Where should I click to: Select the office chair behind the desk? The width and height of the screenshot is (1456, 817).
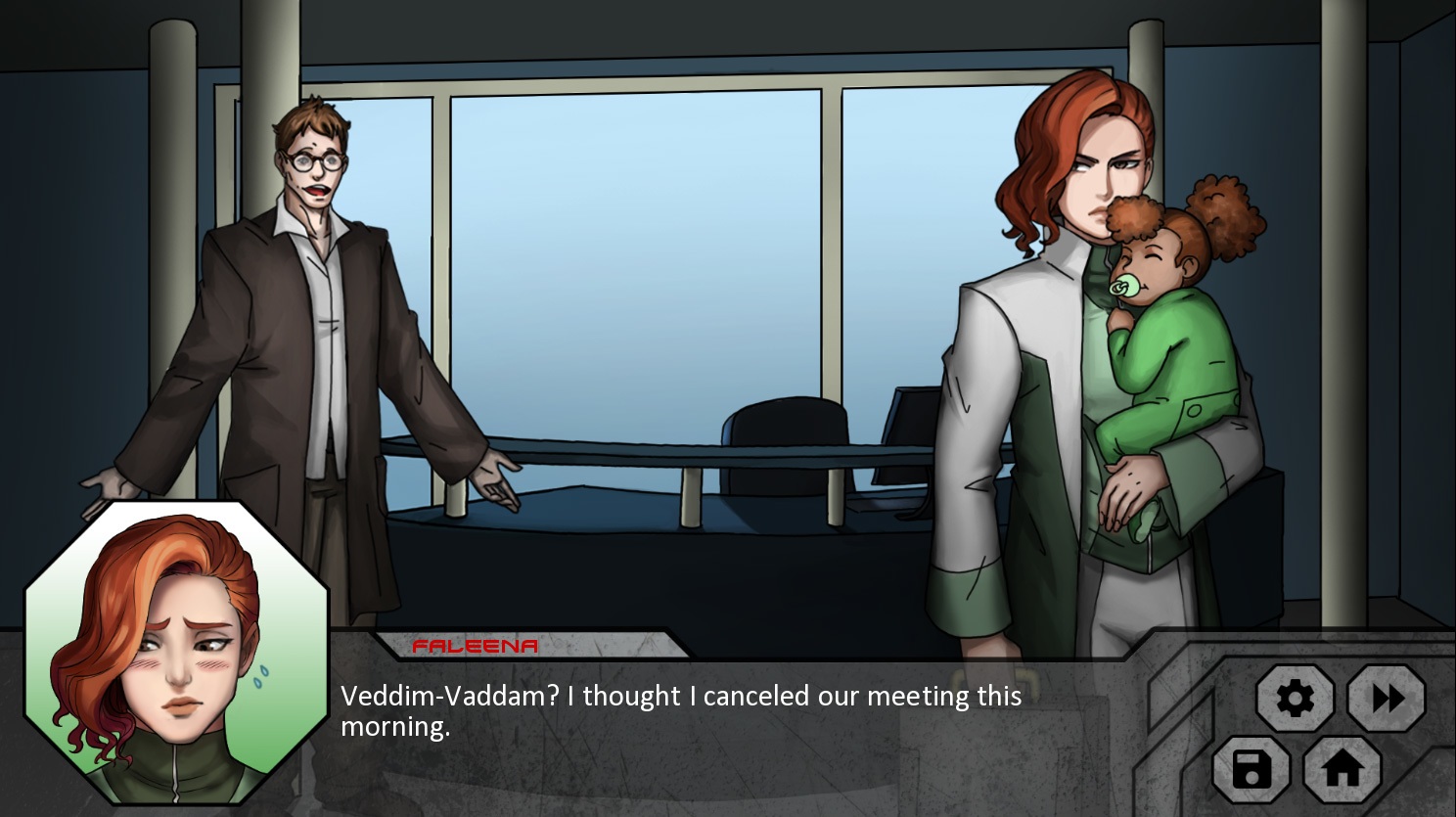pos(783,421)
